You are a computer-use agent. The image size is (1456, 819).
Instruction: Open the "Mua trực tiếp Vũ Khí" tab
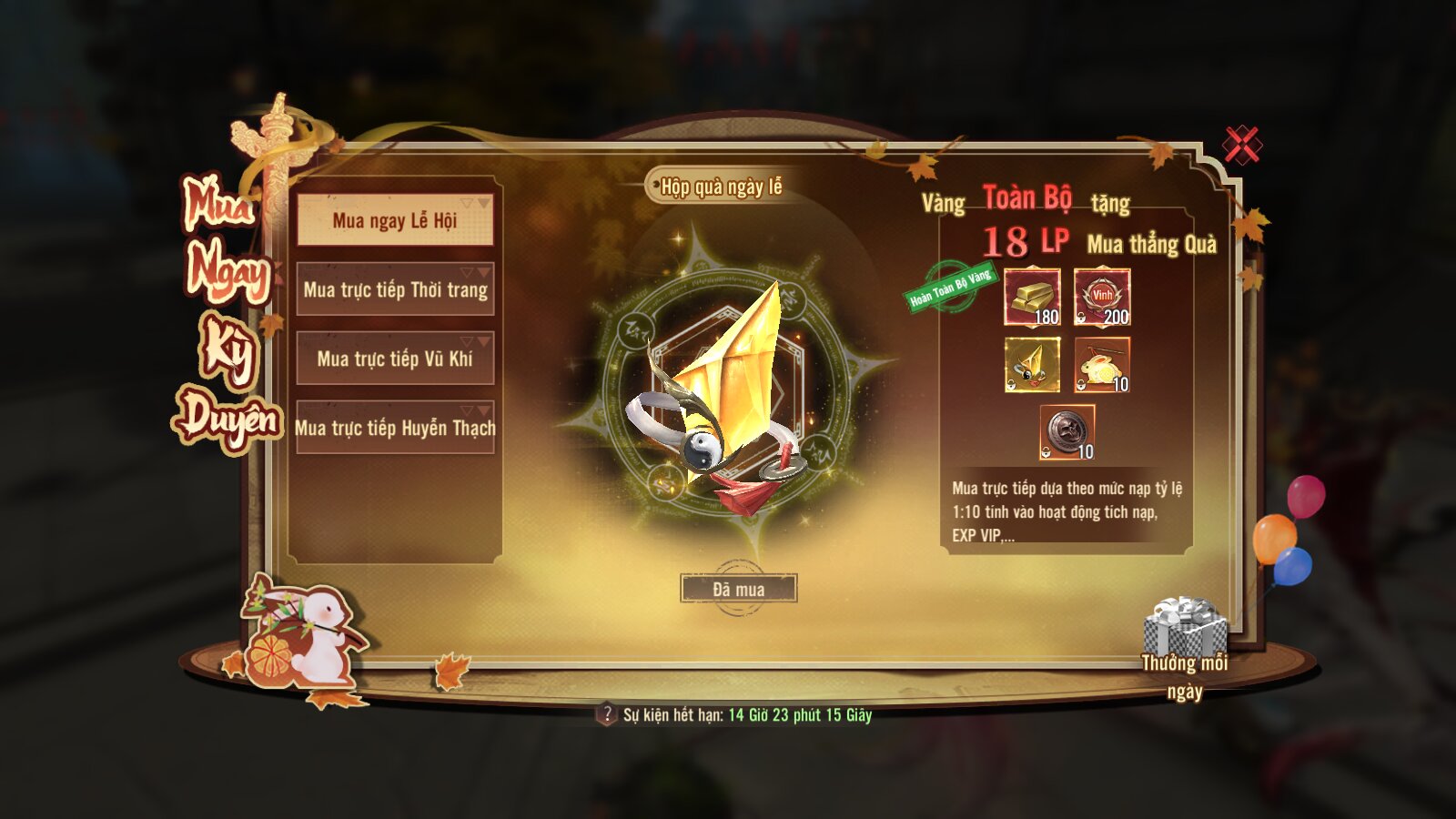pos(395,359)
